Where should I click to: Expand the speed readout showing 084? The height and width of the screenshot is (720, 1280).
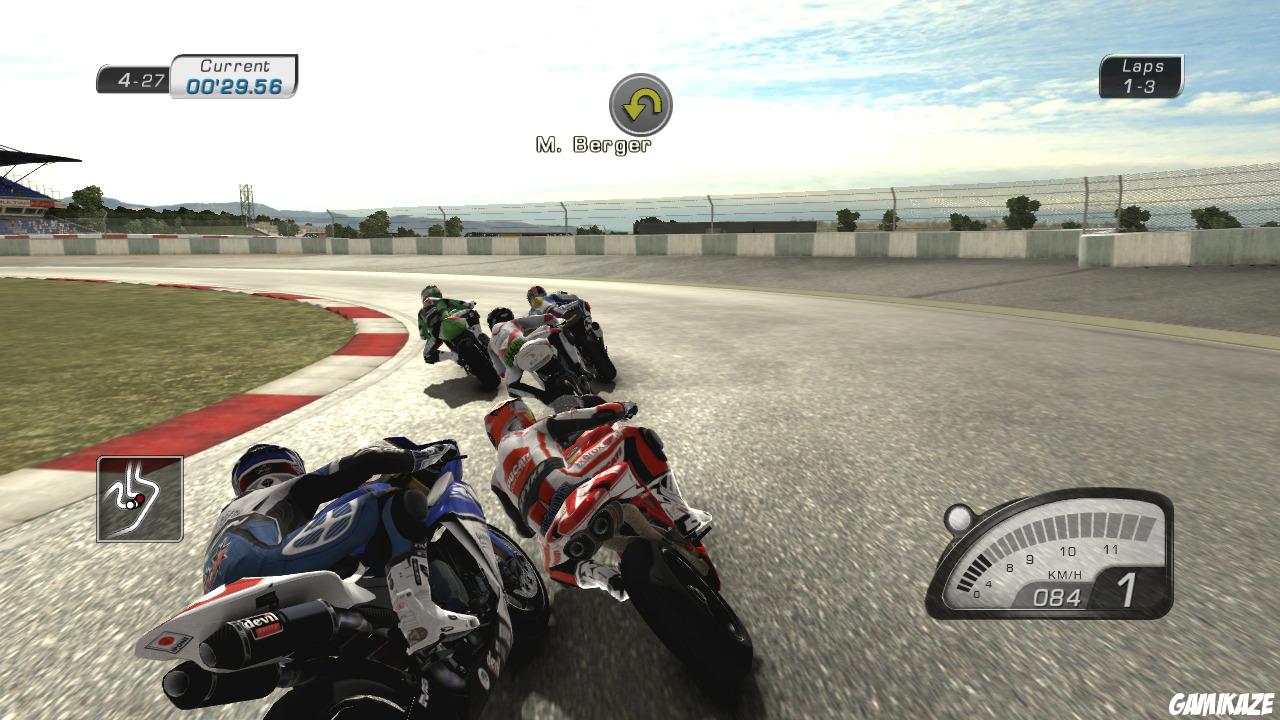[1056, 596]
